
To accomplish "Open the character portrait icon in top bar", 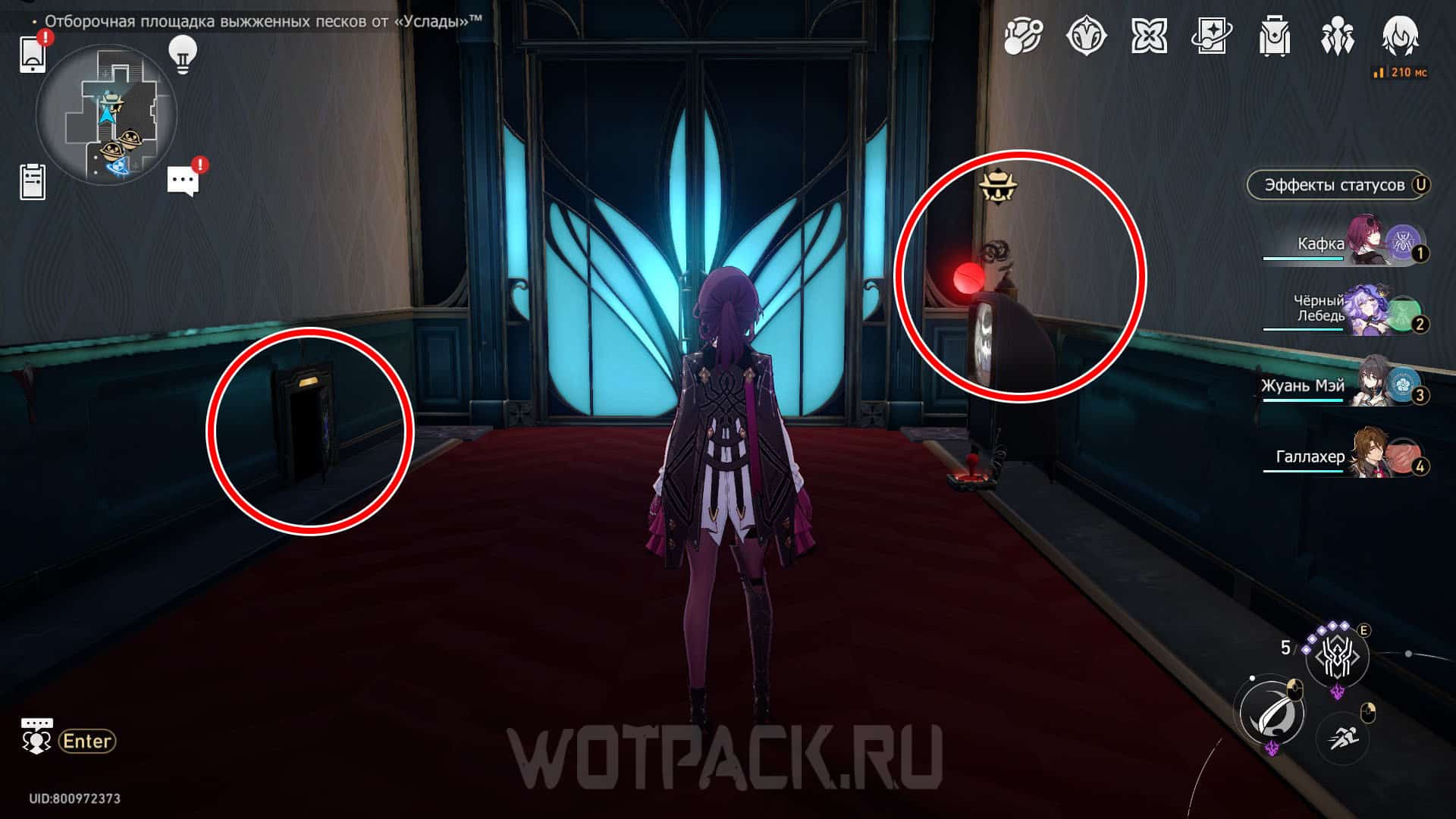I will 1400,36.
